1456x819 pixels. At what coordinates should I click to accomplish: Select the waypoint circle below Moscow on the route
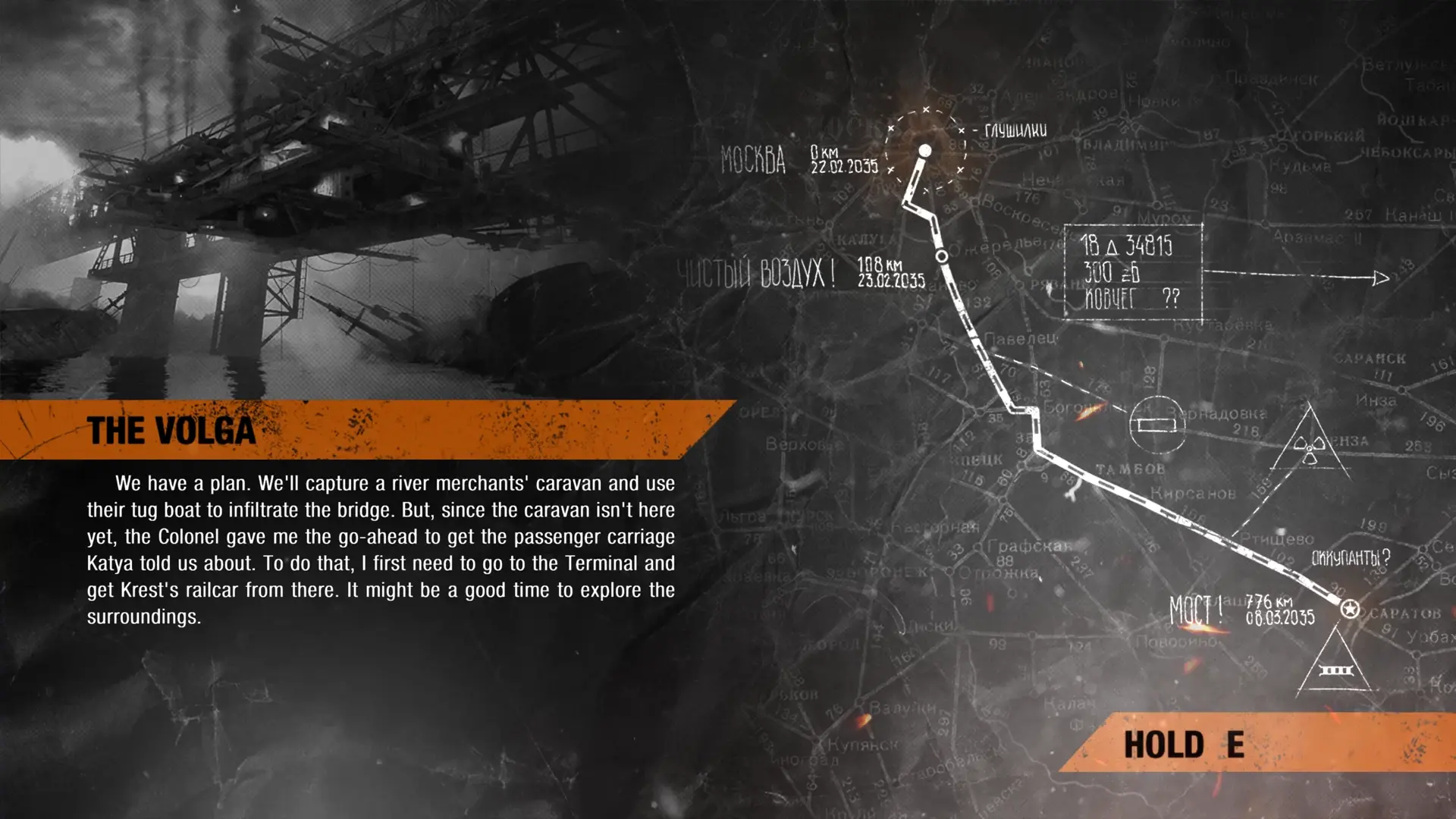point(943,258)
